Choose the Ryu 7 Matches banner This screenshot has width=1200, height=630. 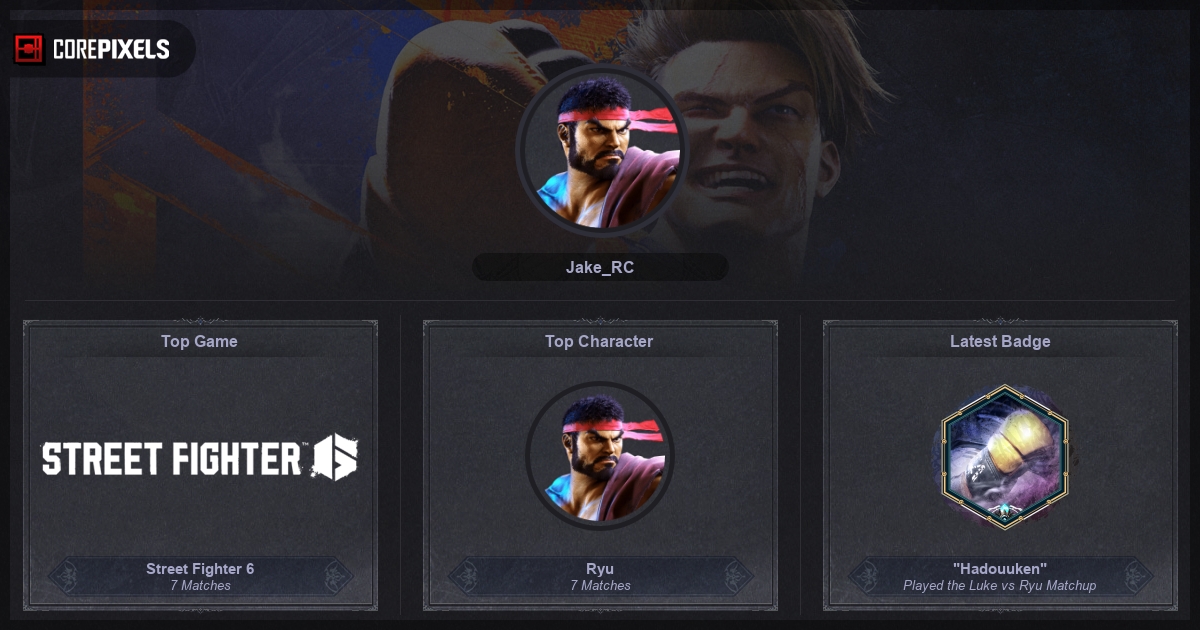600,576
